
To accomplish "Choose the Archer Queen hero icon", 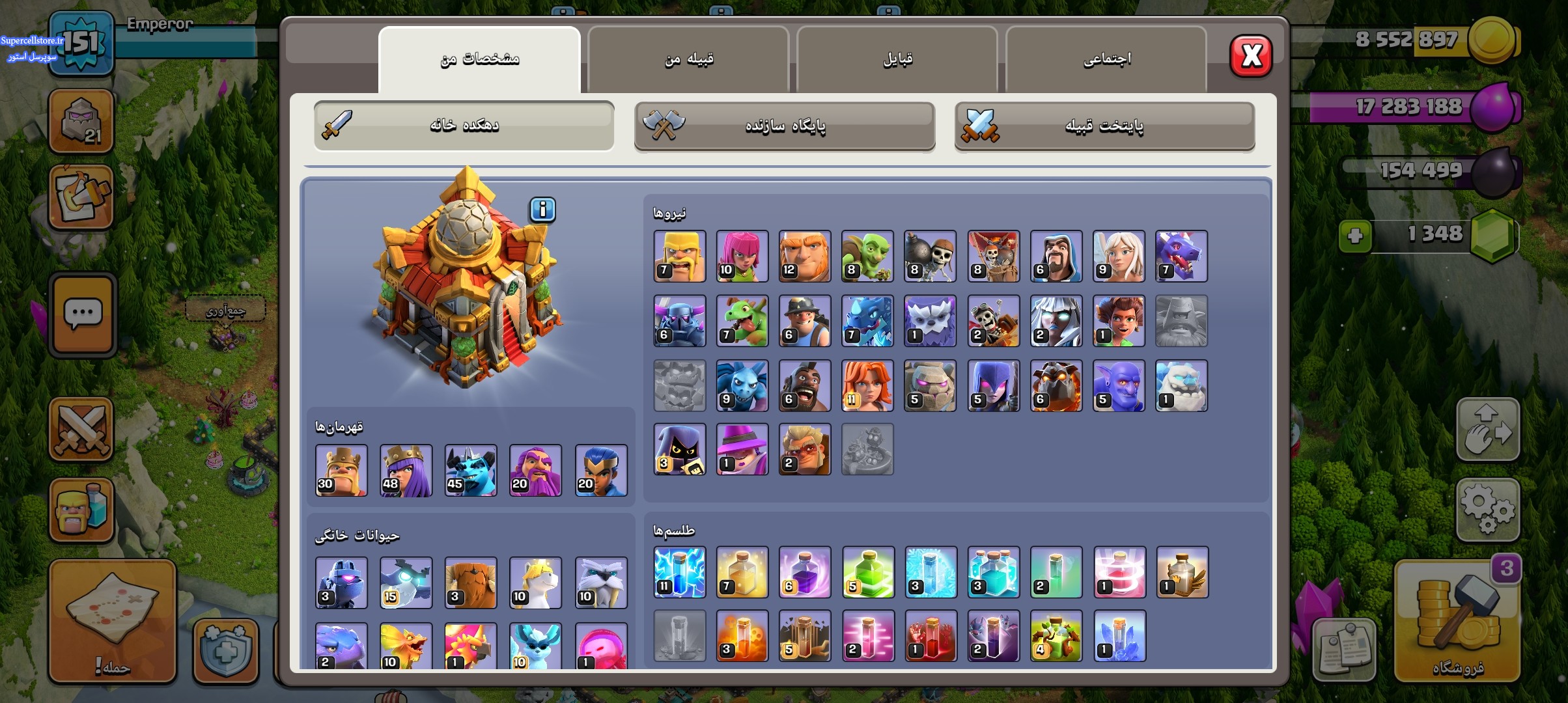I will (406, 471).
